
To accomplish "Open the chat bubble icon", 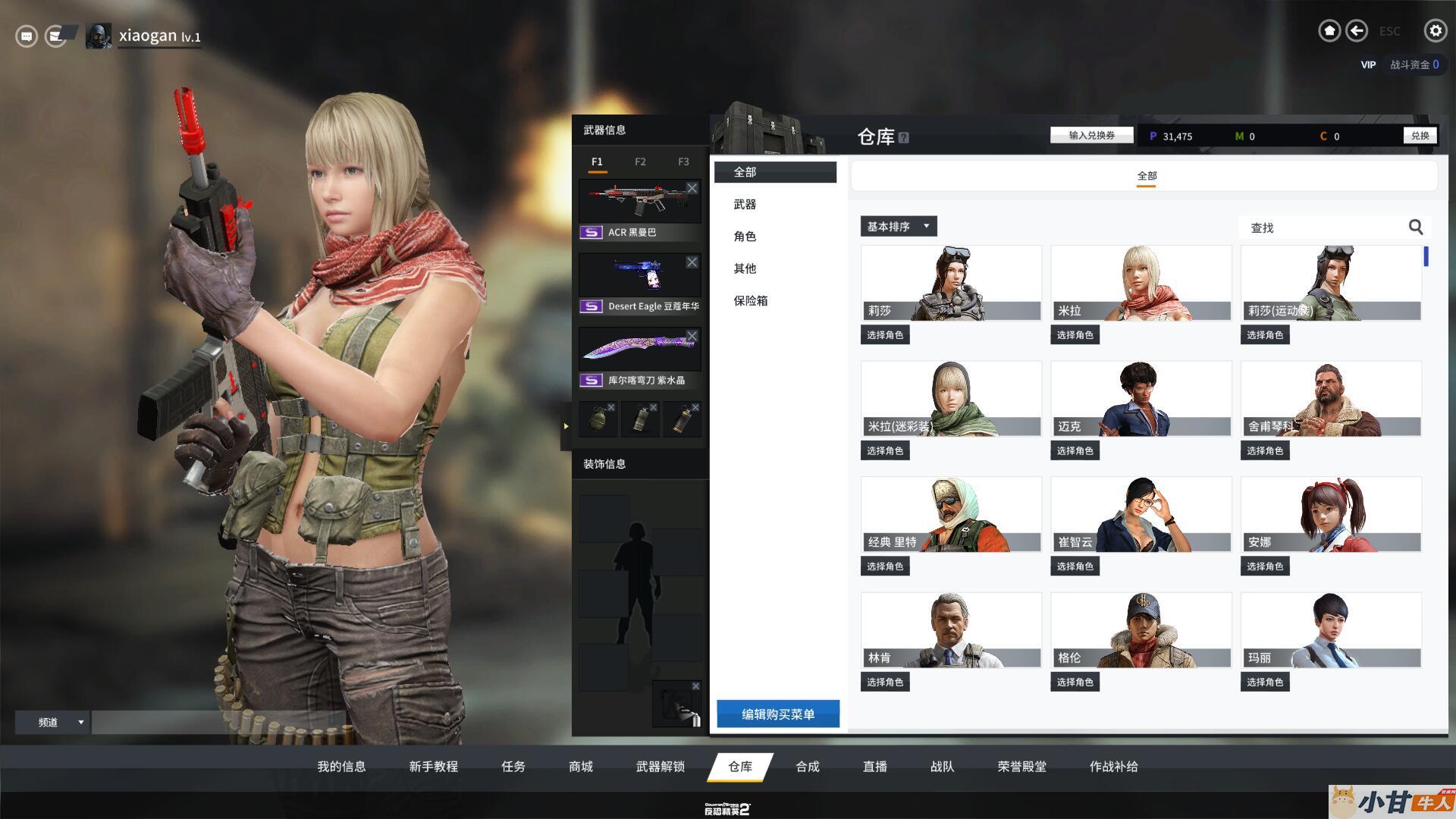I will (x=27, y=36).
